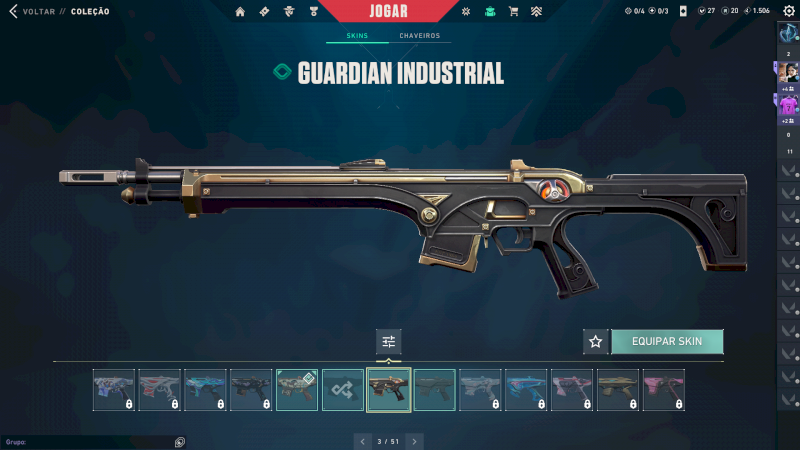Viewport: 800px width, 450px height.
Task: Equip the Guardian Industrial skin
Action: click(666, 342)
